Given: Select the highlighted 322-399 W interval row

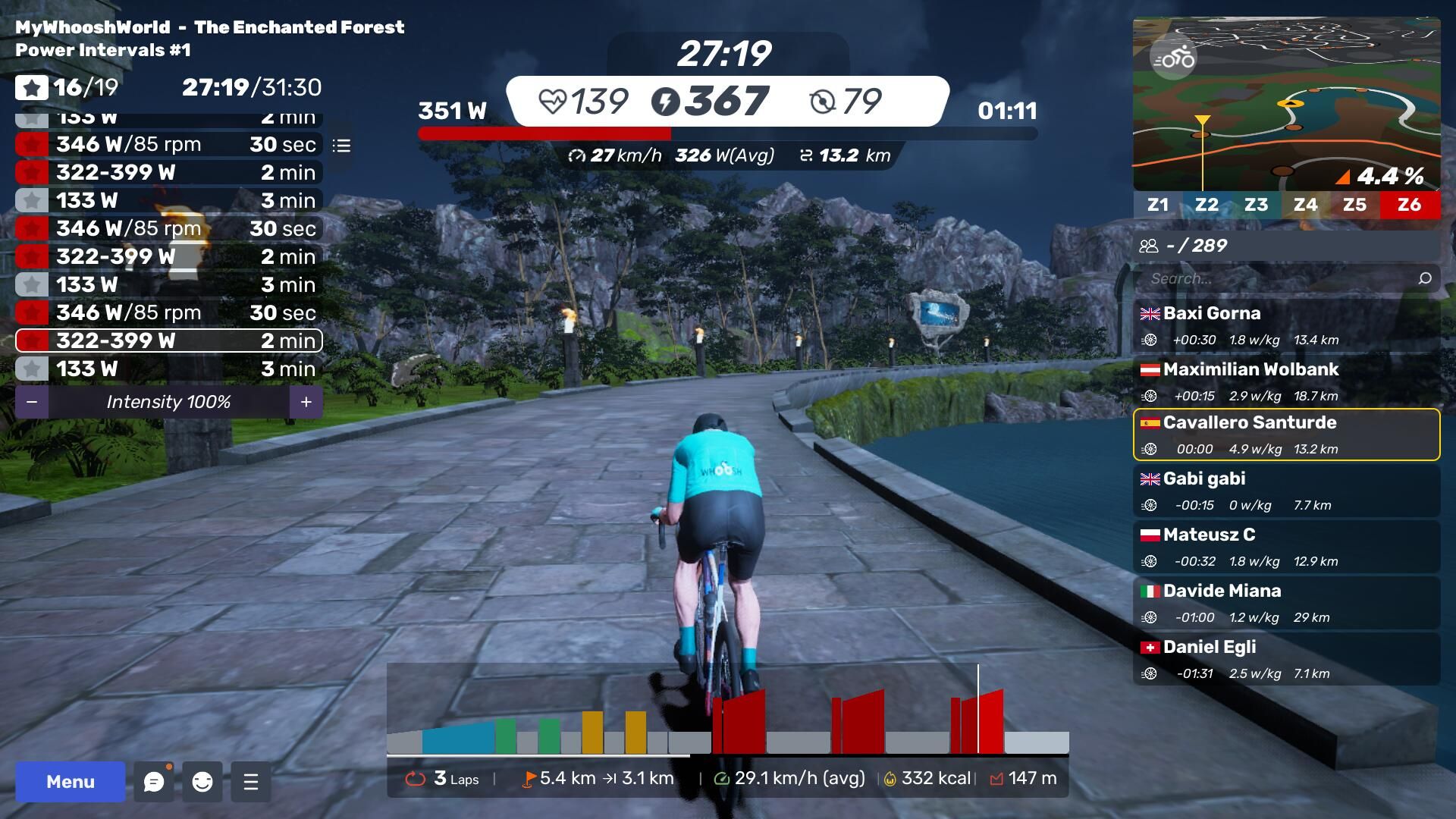Looking at the screenshot, I should click(x=168, y=340).
